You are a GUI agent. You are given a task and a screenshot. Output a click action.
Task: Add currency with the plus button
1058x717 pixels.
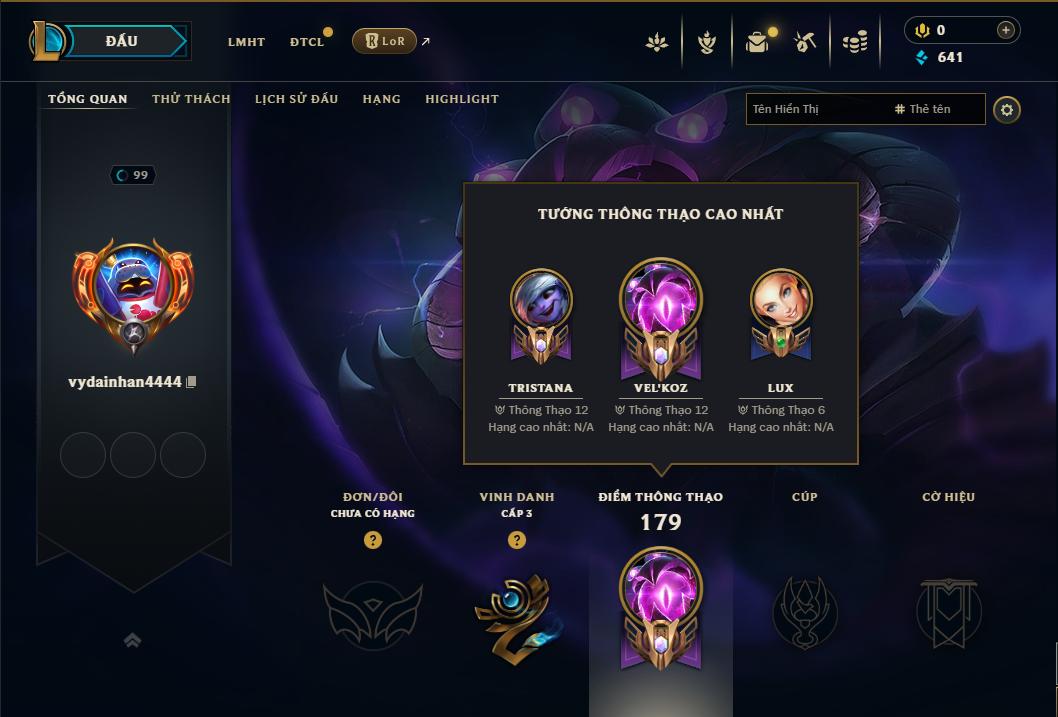click(1006, 30)
